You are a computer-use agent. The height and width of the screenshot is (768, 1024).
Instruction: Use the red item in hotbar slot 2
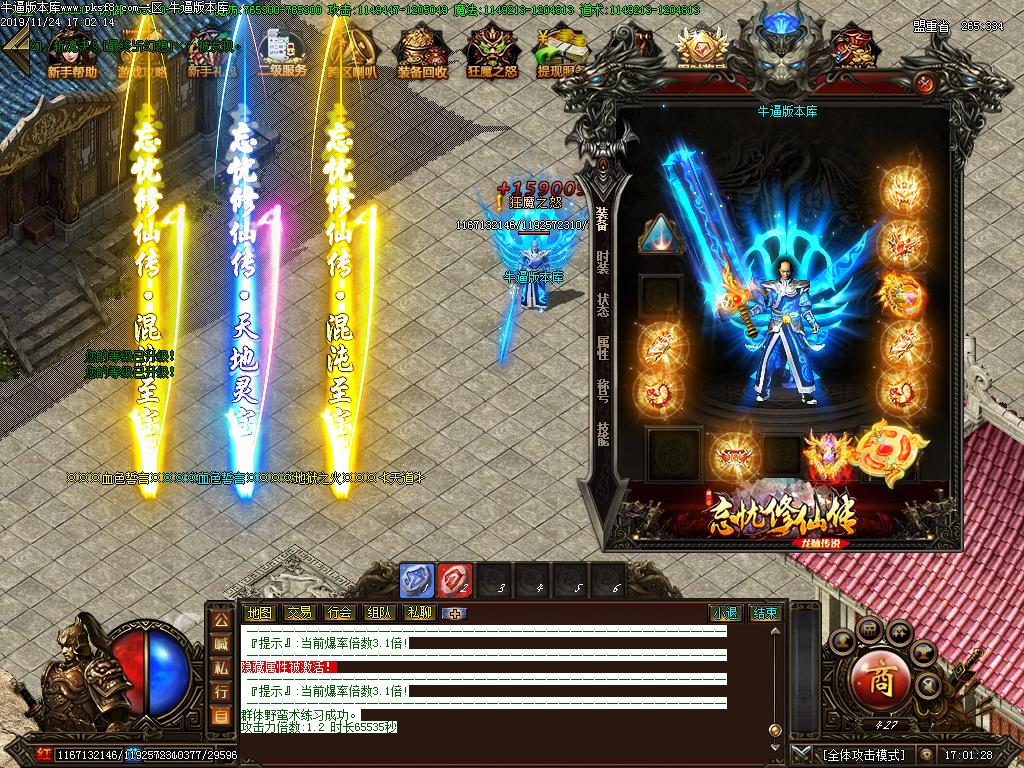454,580
